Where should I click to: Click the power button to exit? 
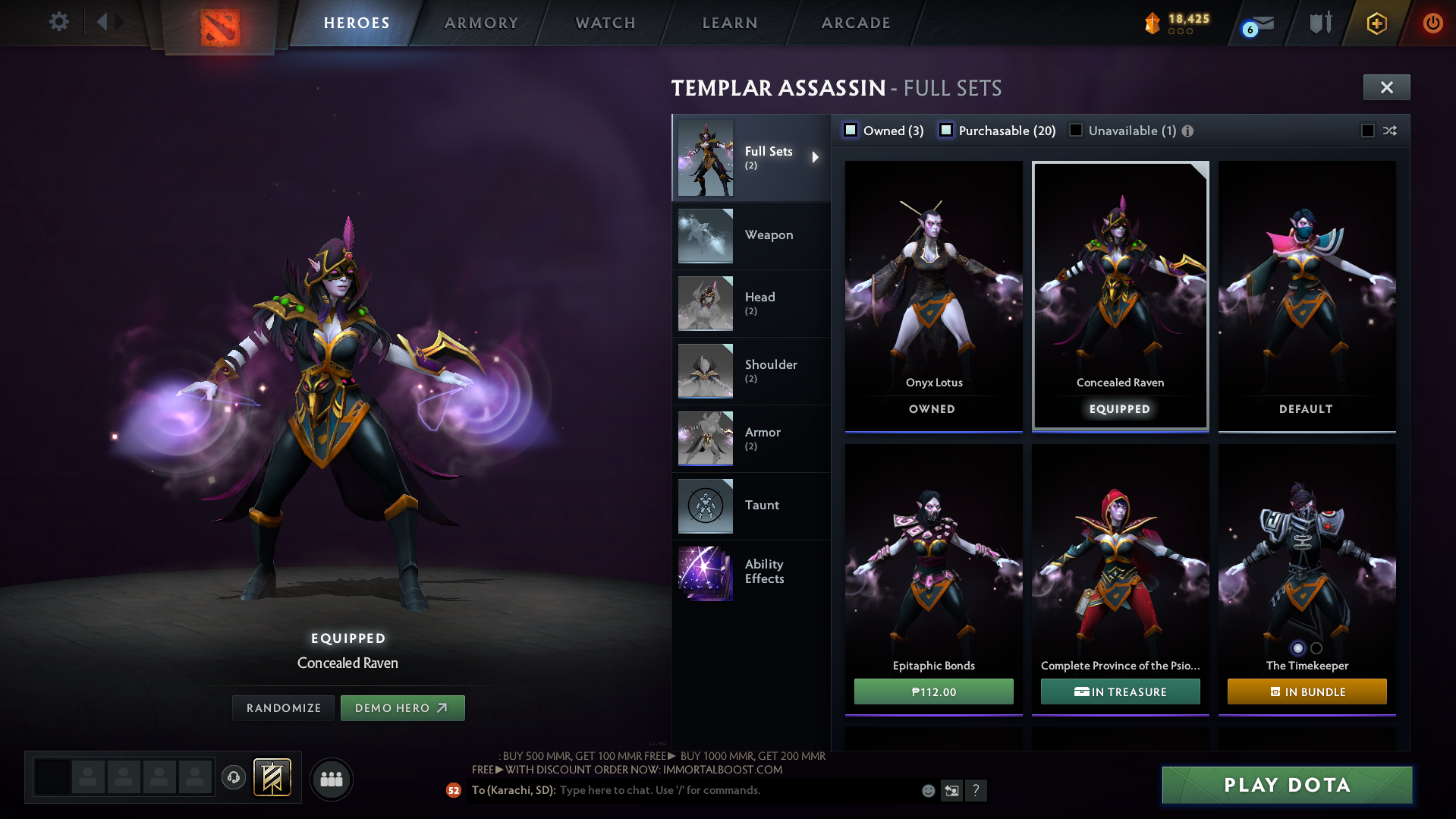(x=1432, y=23)
